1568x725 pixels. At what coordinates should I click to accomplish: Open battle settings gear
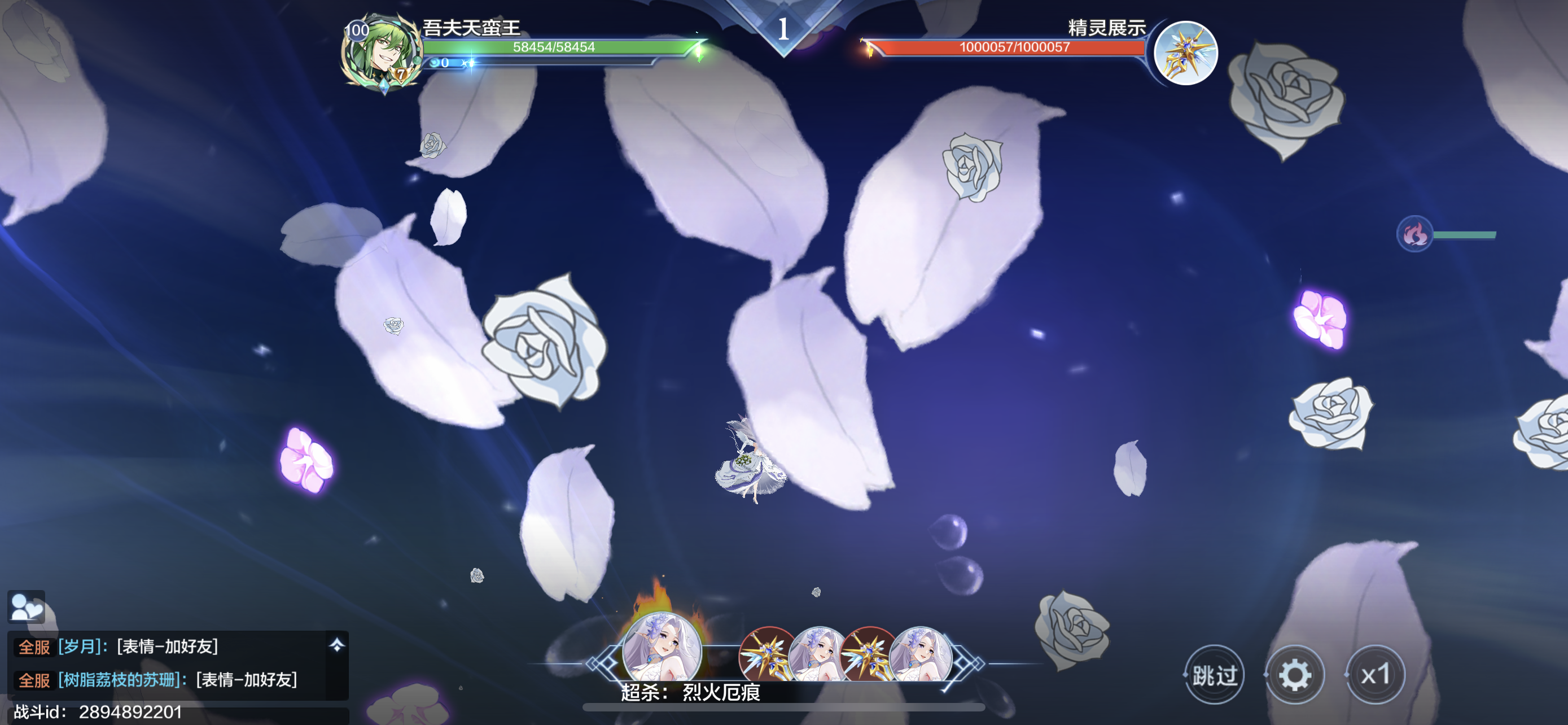click(x=1295, y=675)
